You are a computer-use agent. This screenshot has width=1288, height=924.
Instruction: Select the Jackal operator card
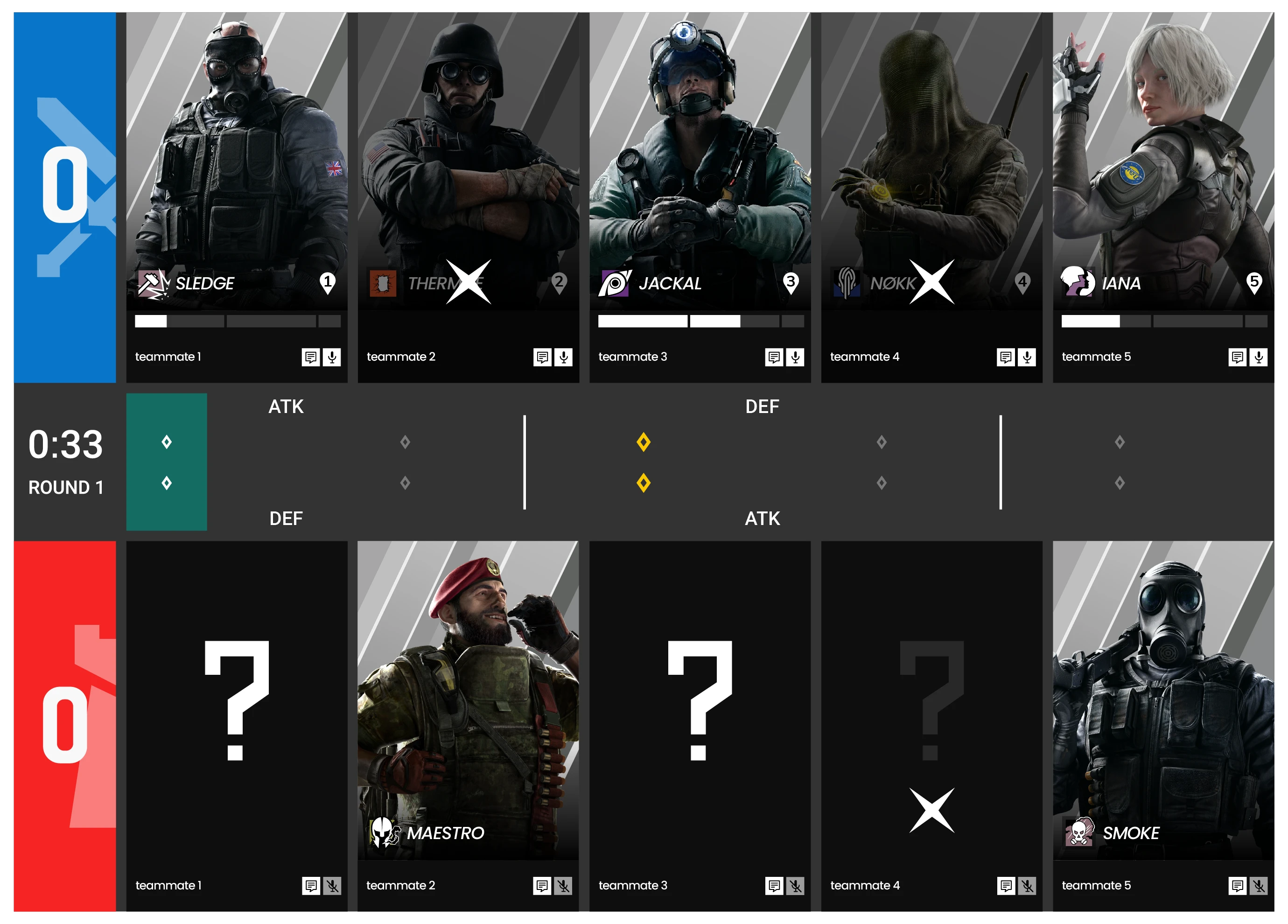pyautogui.click(x=700, y=159)
